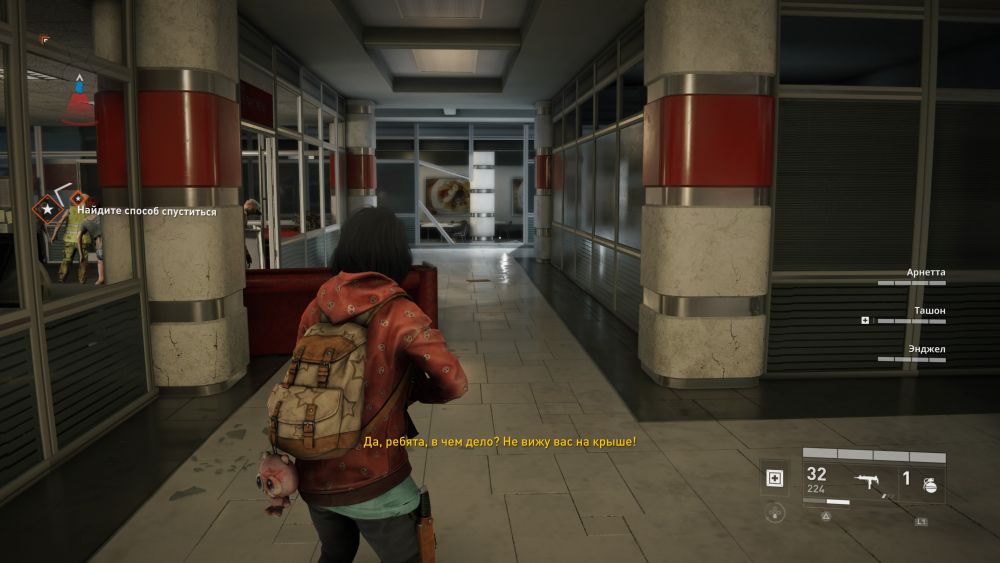The image size is (1000, 563).
Task: Select teammate Энджел in the squad list
Action: (925, 349)
